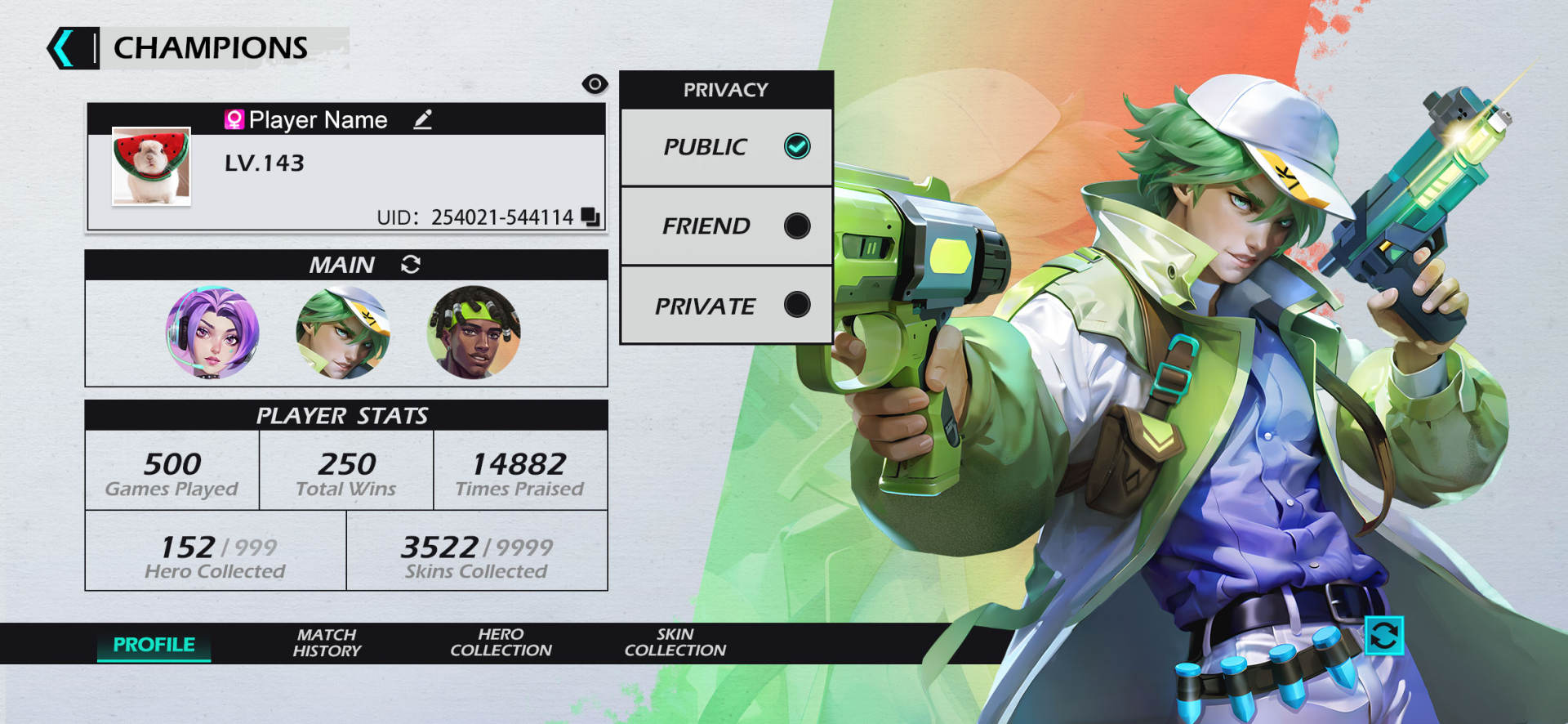1568x724 pixels.
Task: Switch privacy to Private
Action: coord(797,305)
